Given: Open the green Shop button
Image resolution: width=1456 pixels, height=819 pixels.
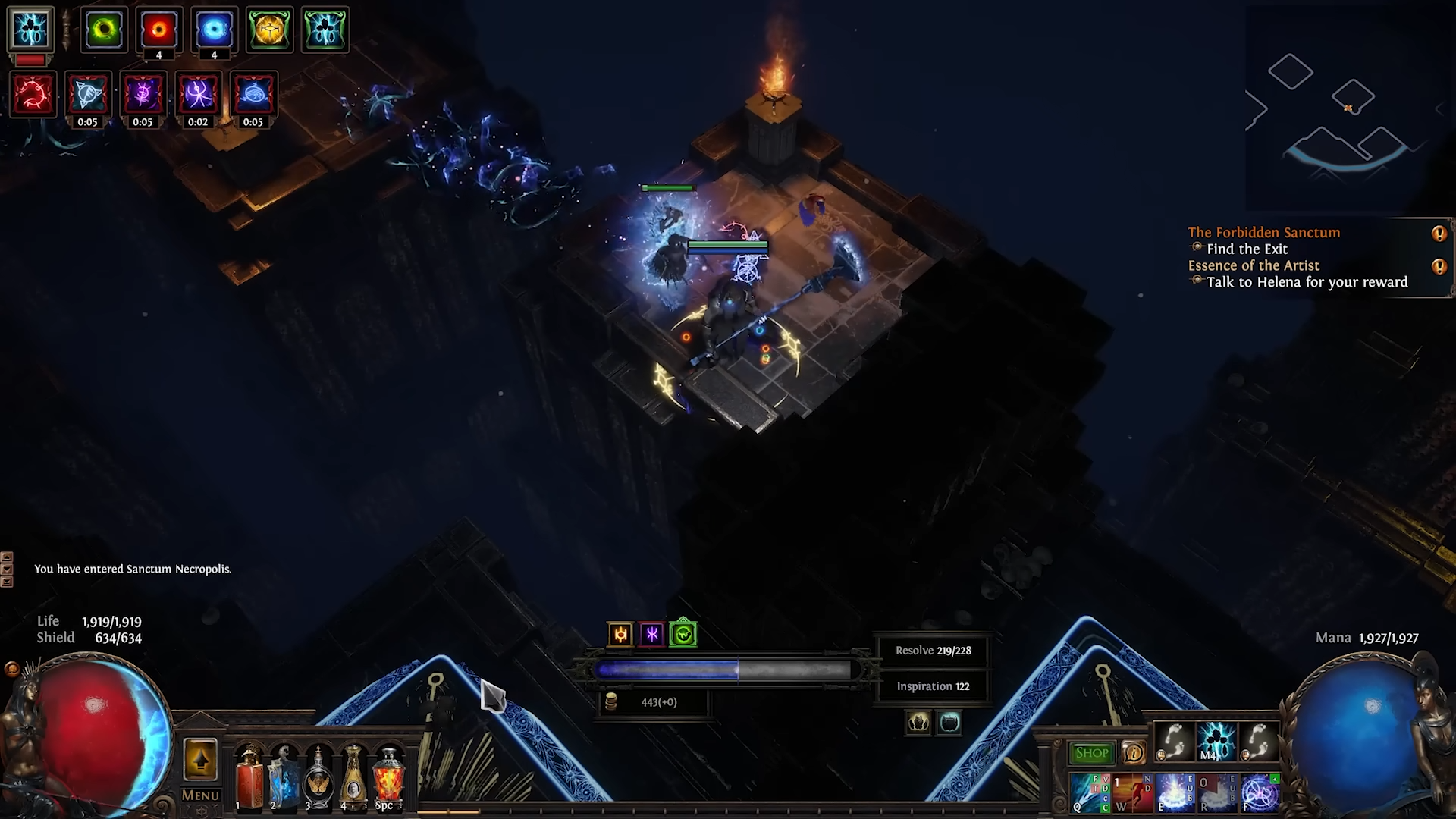Looking at the screenshot, I should (x=1091, y=753).
